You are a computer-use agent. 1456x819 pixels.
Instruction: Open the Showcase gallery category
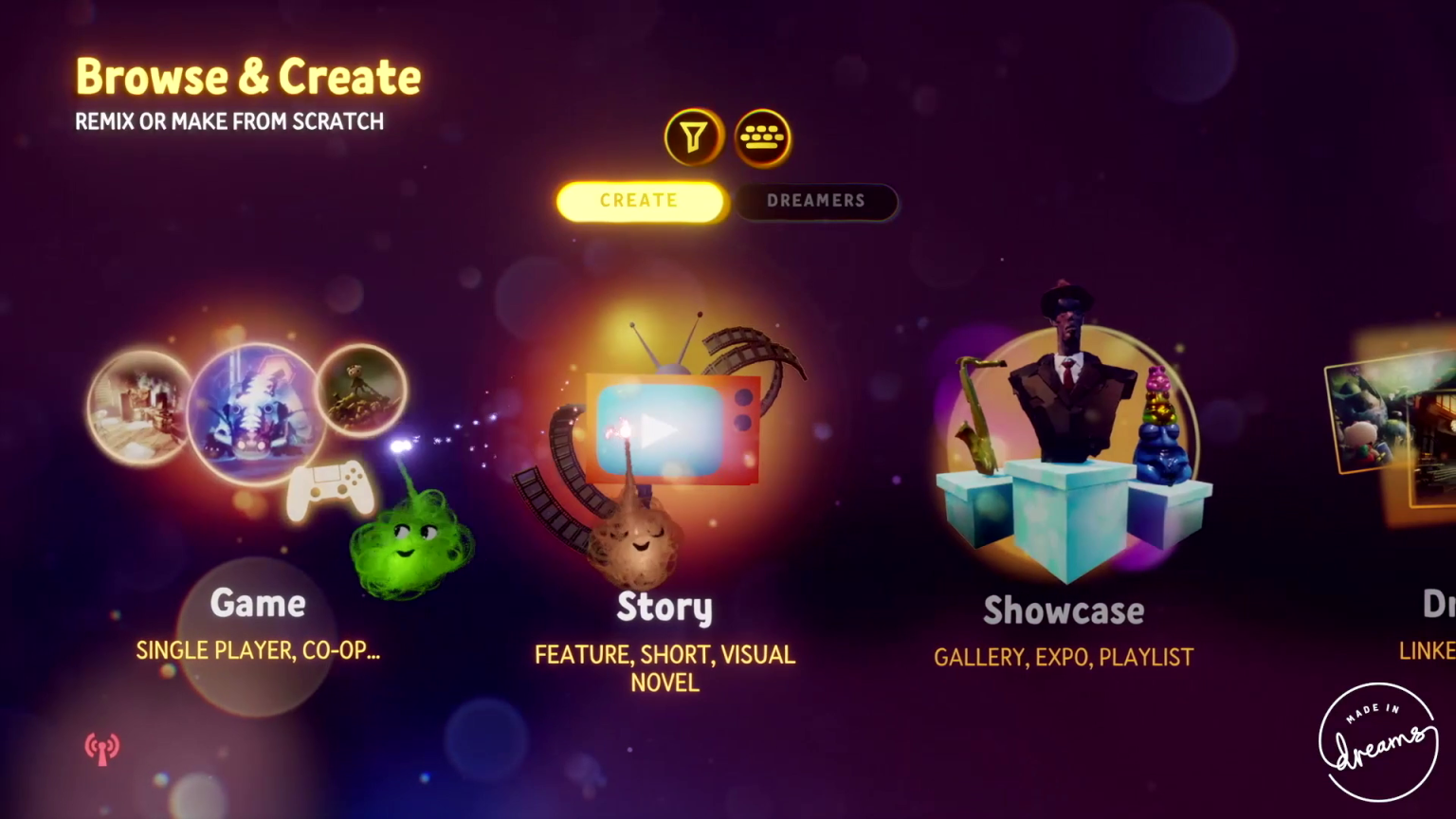pos(1063,610)
